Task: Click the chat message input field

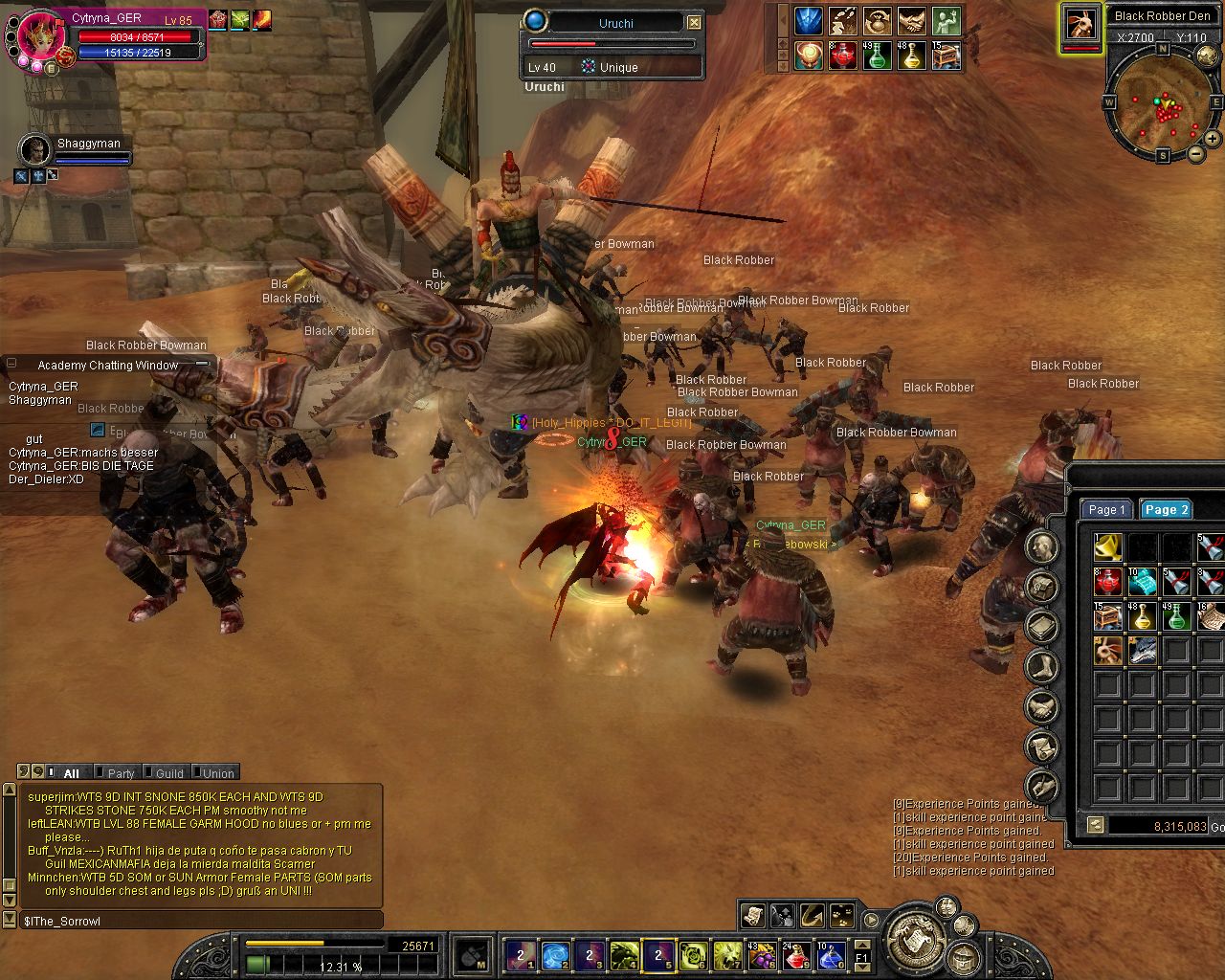Action: 201,921
